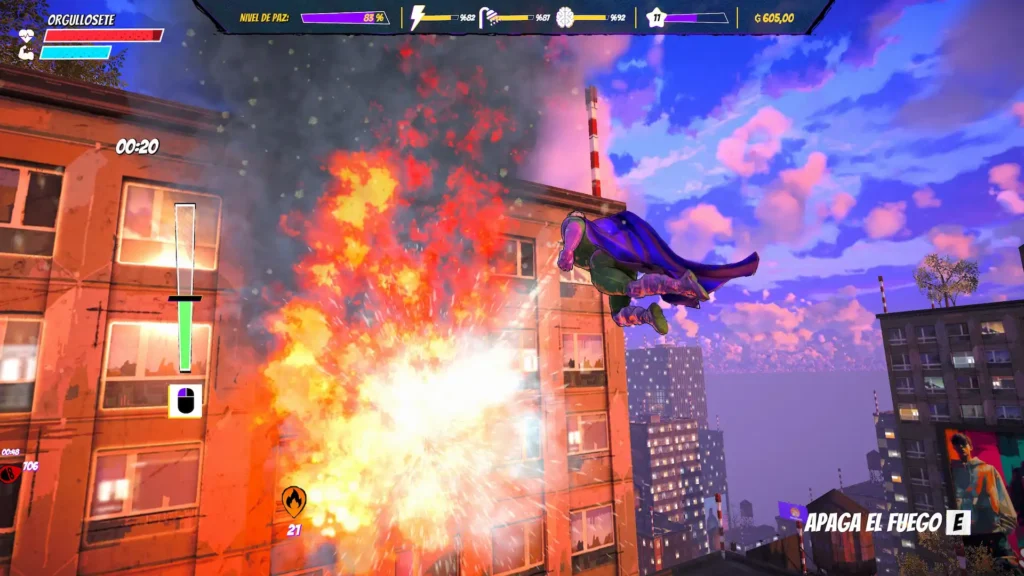Click the lightning bolt energy icon
The image size is (1024, 576).
tap(418, 17)
